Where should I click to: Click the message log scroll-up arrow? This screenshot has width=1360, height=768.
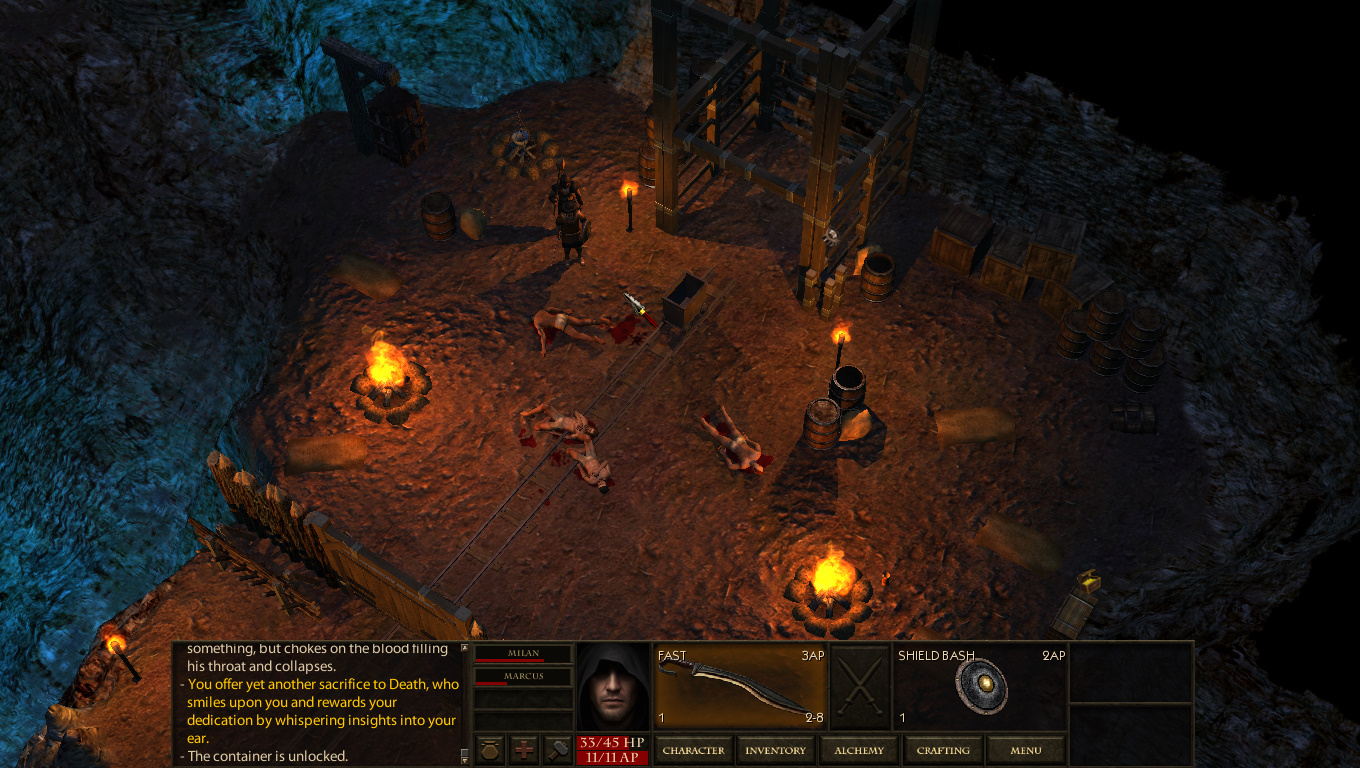(463, 648)
